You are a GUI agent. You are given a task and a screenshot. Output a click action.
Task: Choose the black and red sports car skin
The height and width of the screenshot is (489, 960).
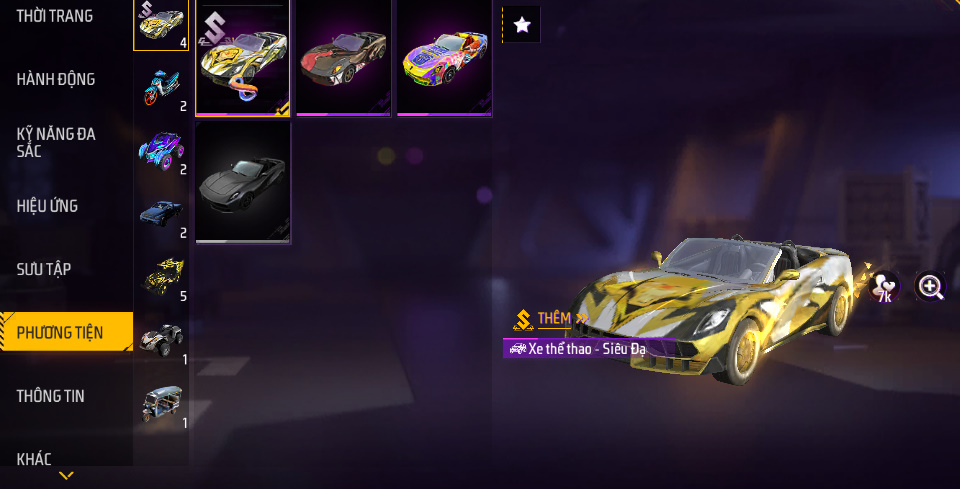pos(343,58)
